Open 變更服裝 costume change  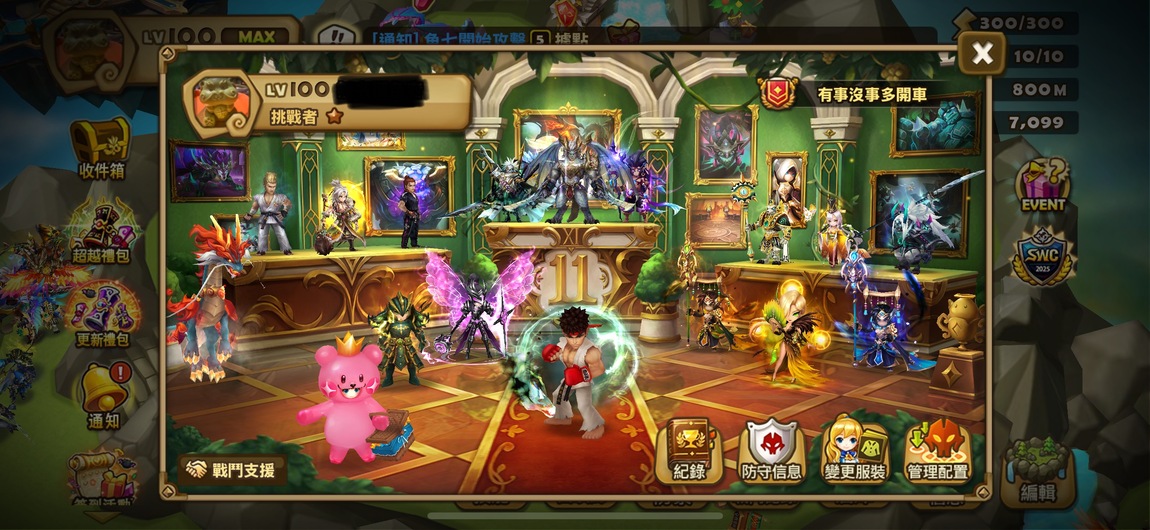[854, 451]
